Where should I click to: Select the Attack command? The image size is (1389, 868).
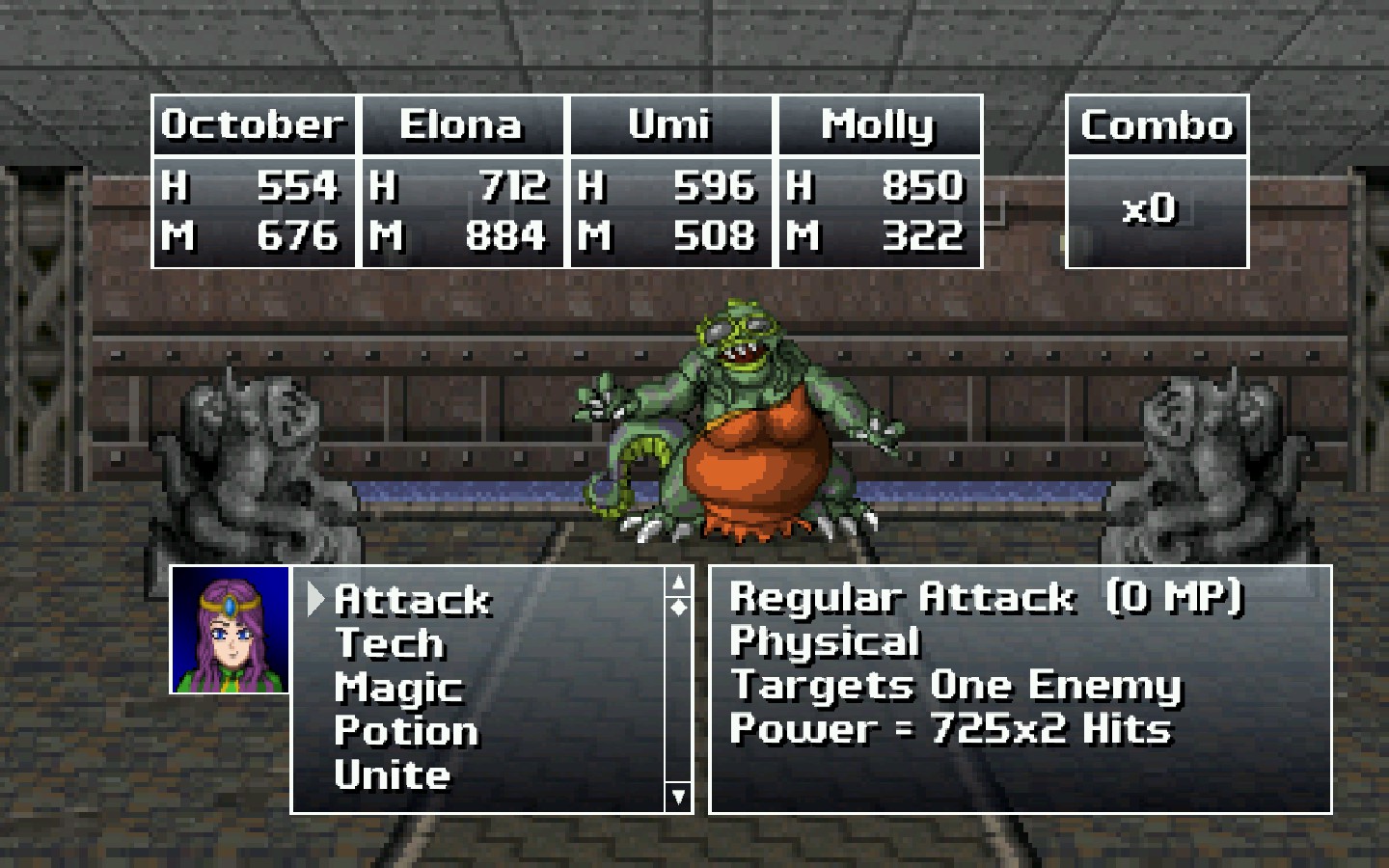point(412,600)
